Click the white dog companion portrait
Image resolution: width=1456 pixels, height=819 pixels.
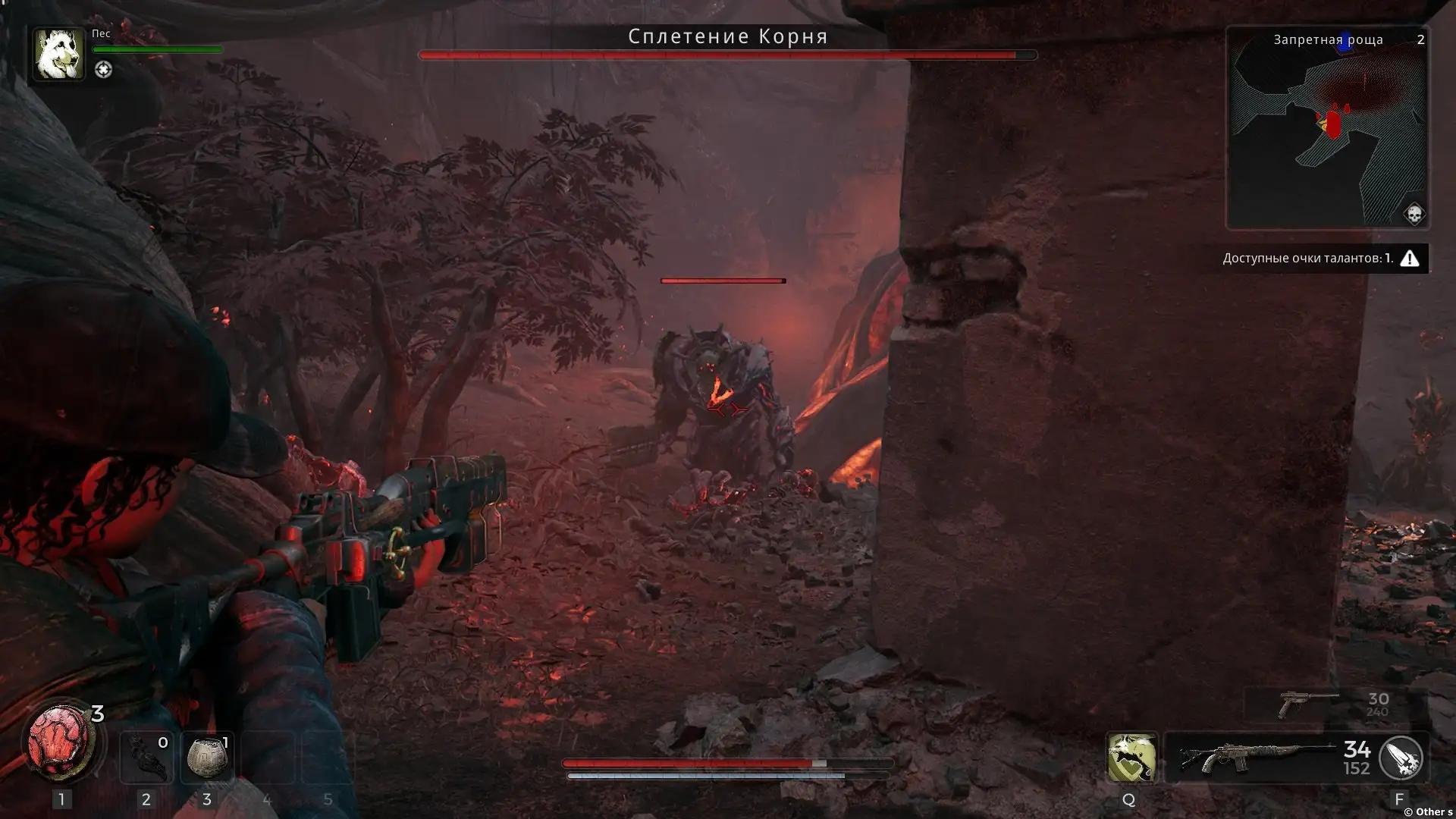(58, 54)
